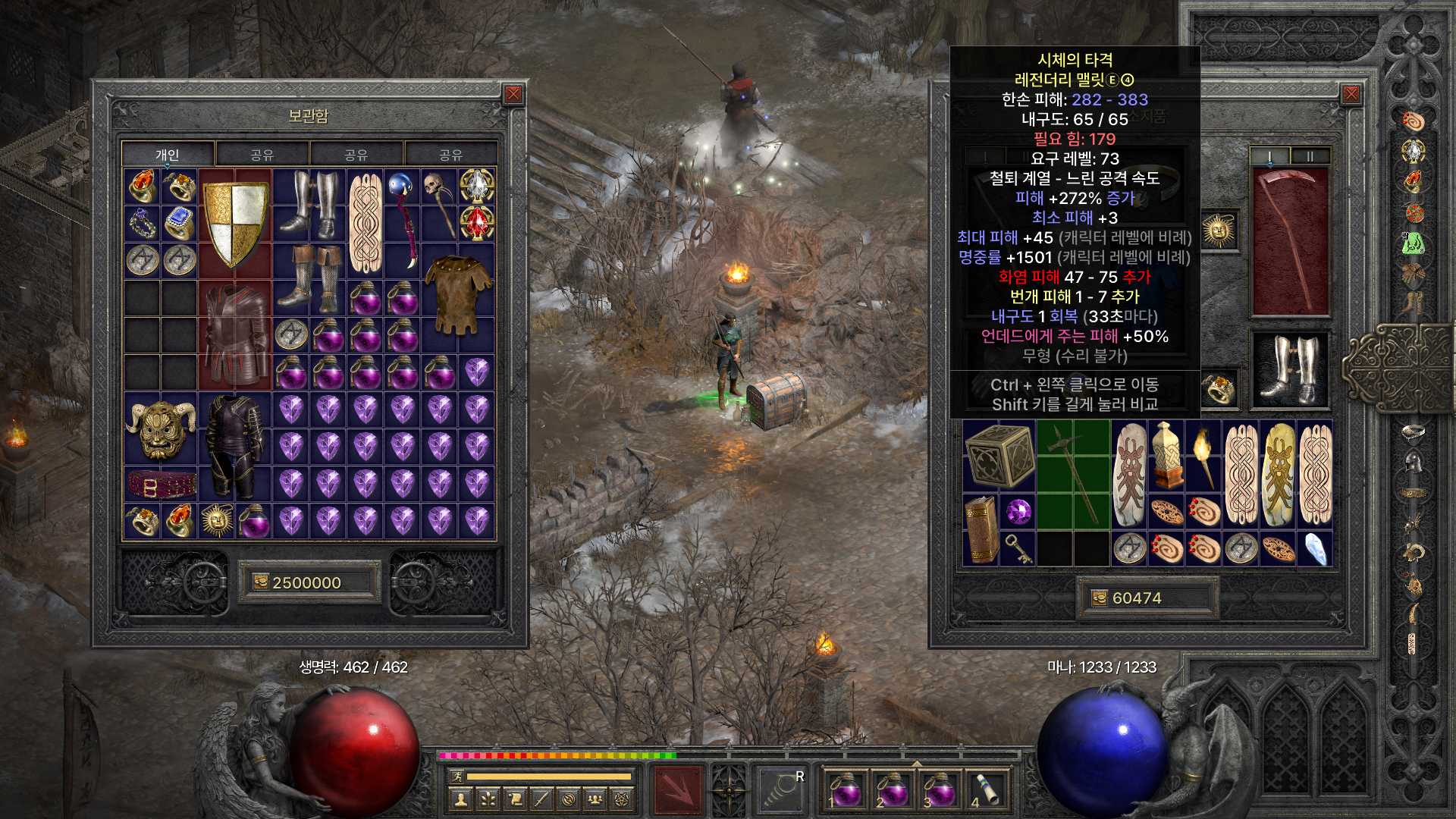The width and height of the screenshot is (1456, 819).
Task: Use the scroll in belt slot 4
Action: pos(985,791)
